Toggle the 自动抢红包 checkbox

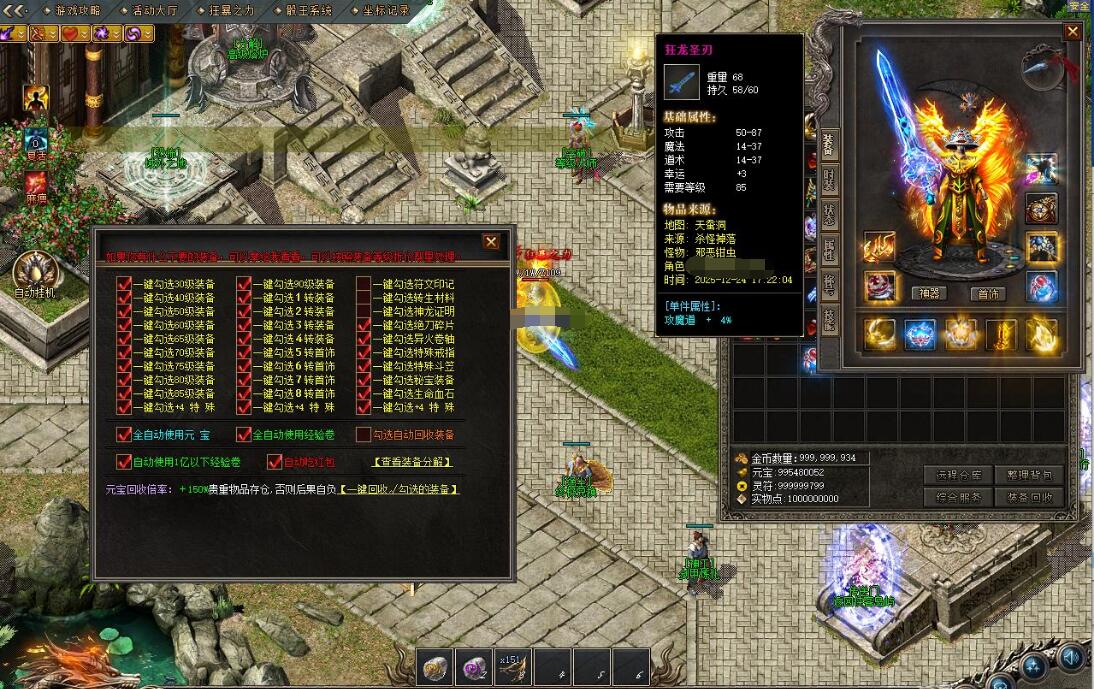(275, 462)
